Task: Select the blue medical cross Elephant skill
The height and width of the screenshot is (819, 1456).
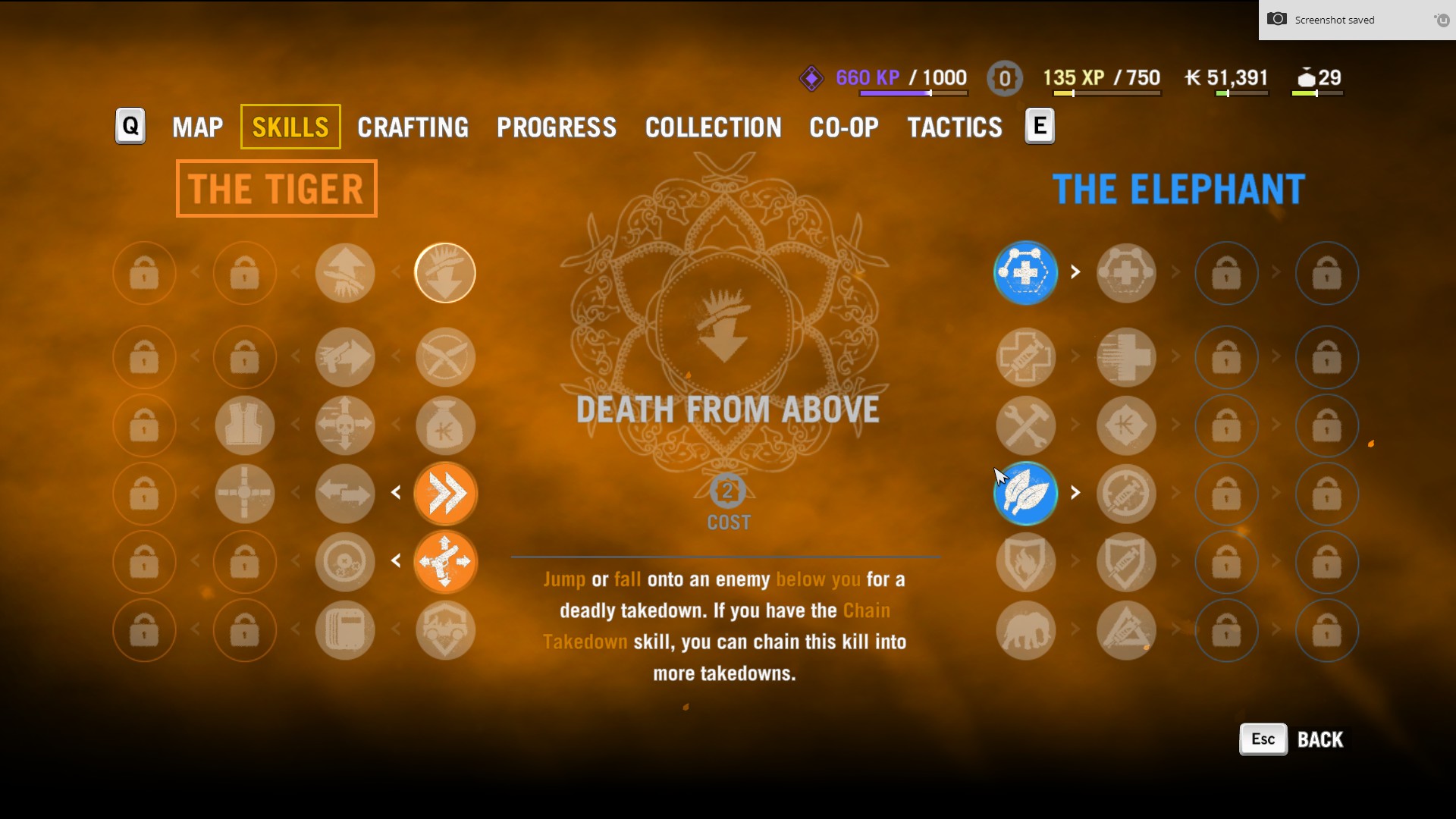Action: (x=1026, y=273)
